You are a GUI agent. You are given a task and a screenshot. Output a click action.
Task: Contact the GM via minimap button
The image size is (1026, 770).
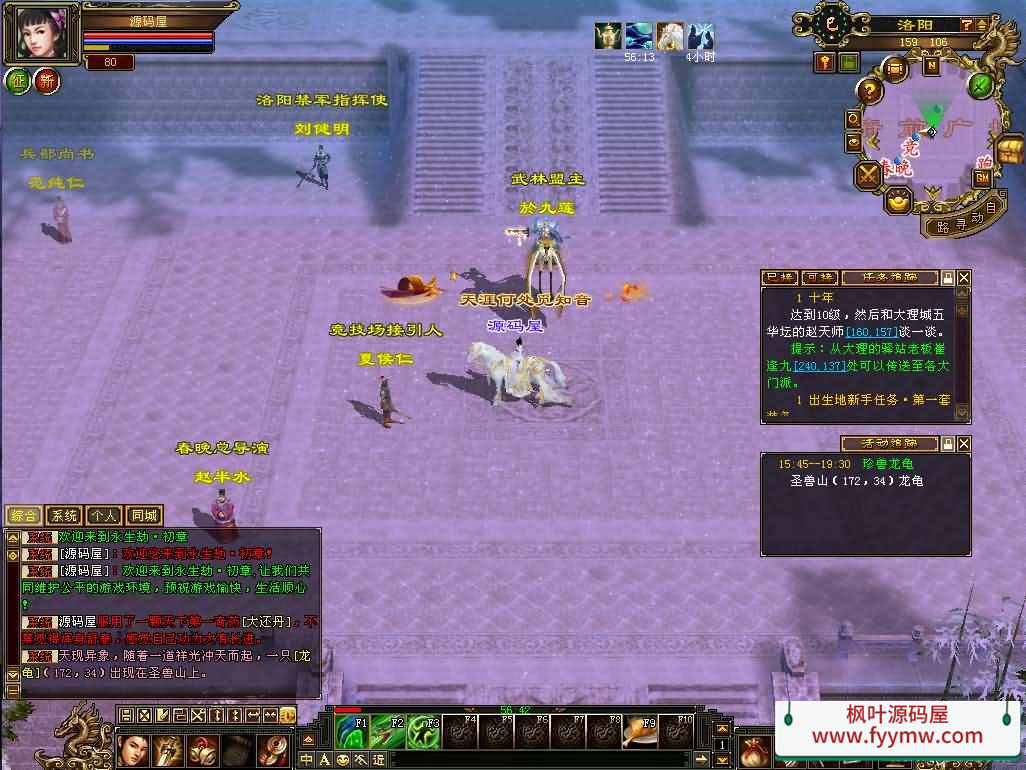click(x=981, y=177)
